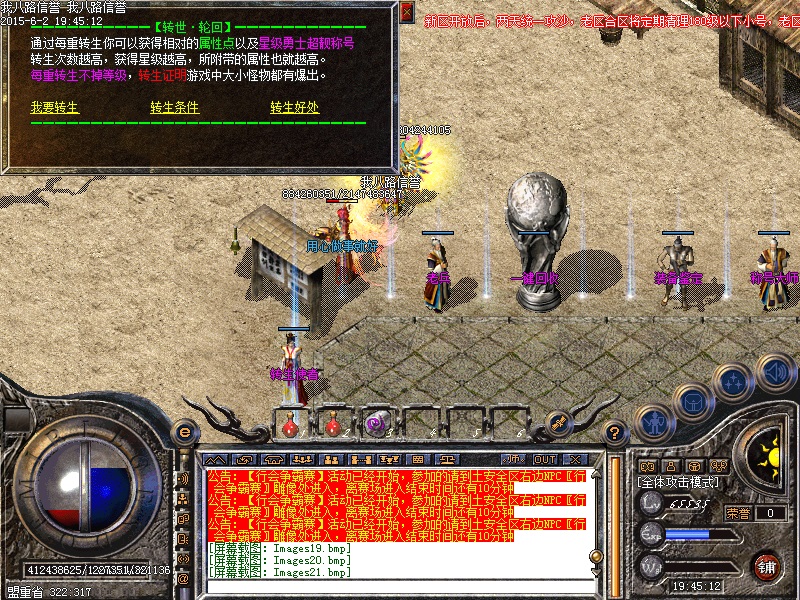Click the speaker sound orb button

[x=774, y=371]
